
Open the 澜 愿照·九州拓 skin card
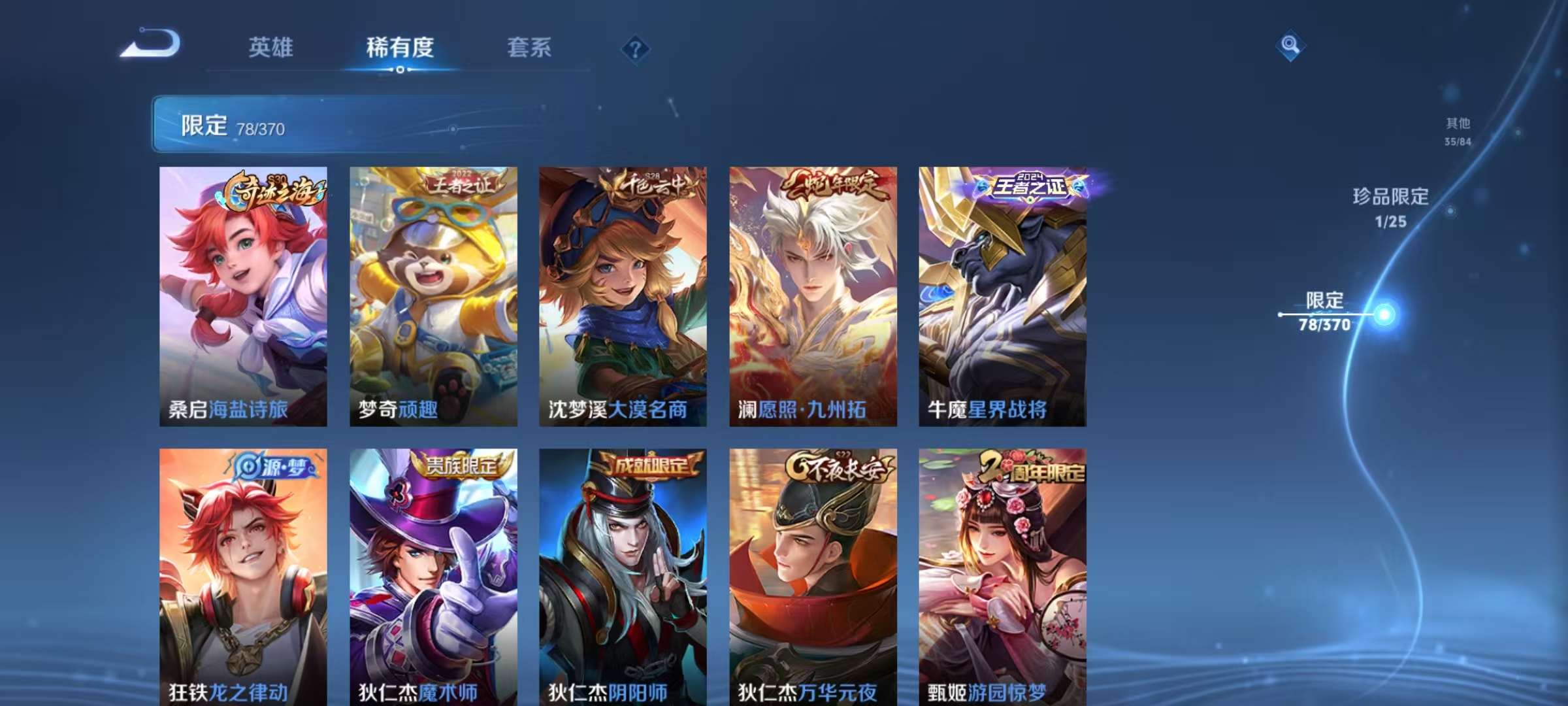coord(811,294)
